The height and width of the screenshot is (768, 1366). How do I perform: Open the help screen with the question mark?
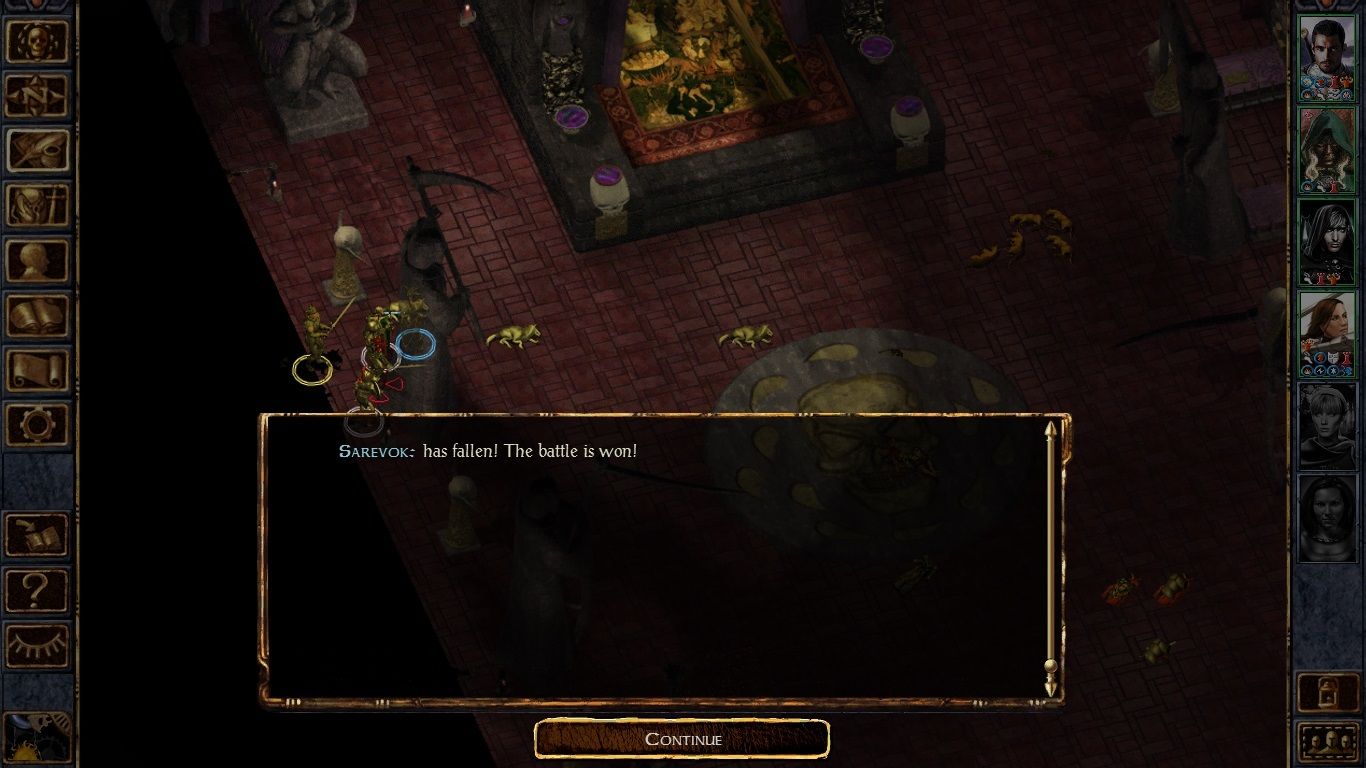click(x=38, y=591)
